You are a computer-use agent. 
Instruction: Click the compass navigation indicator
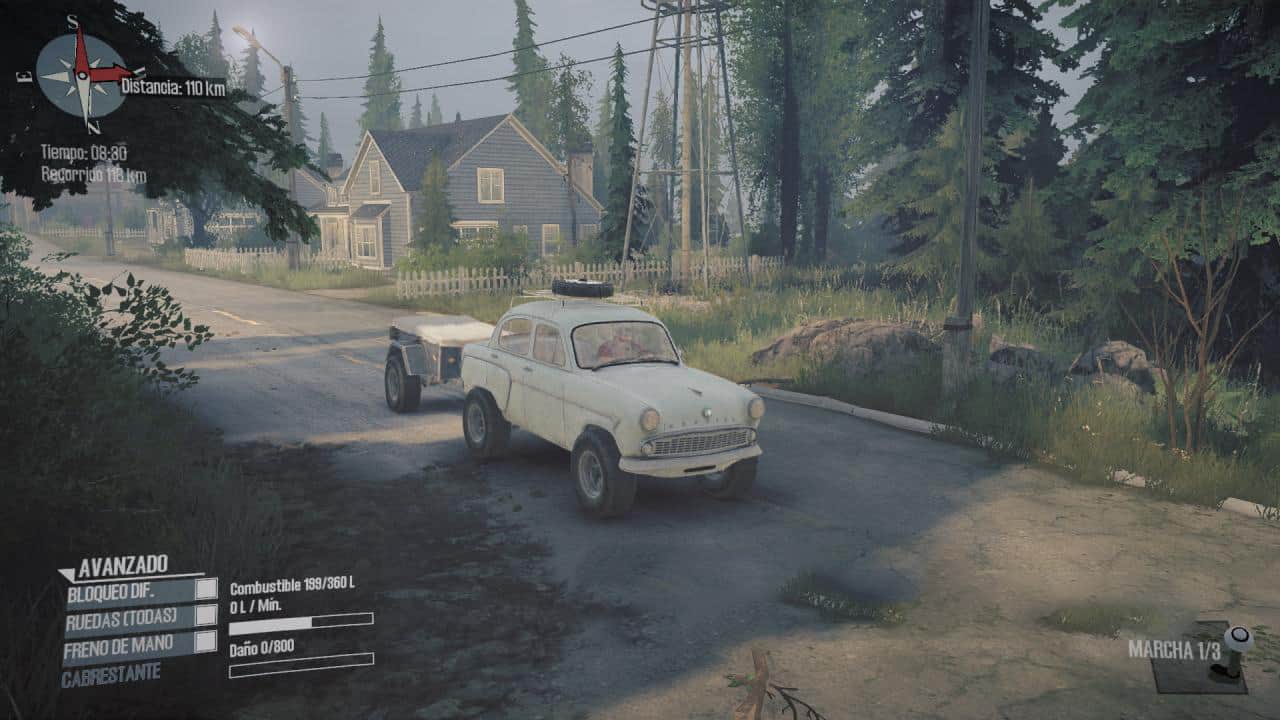click(x=83, y=72)
